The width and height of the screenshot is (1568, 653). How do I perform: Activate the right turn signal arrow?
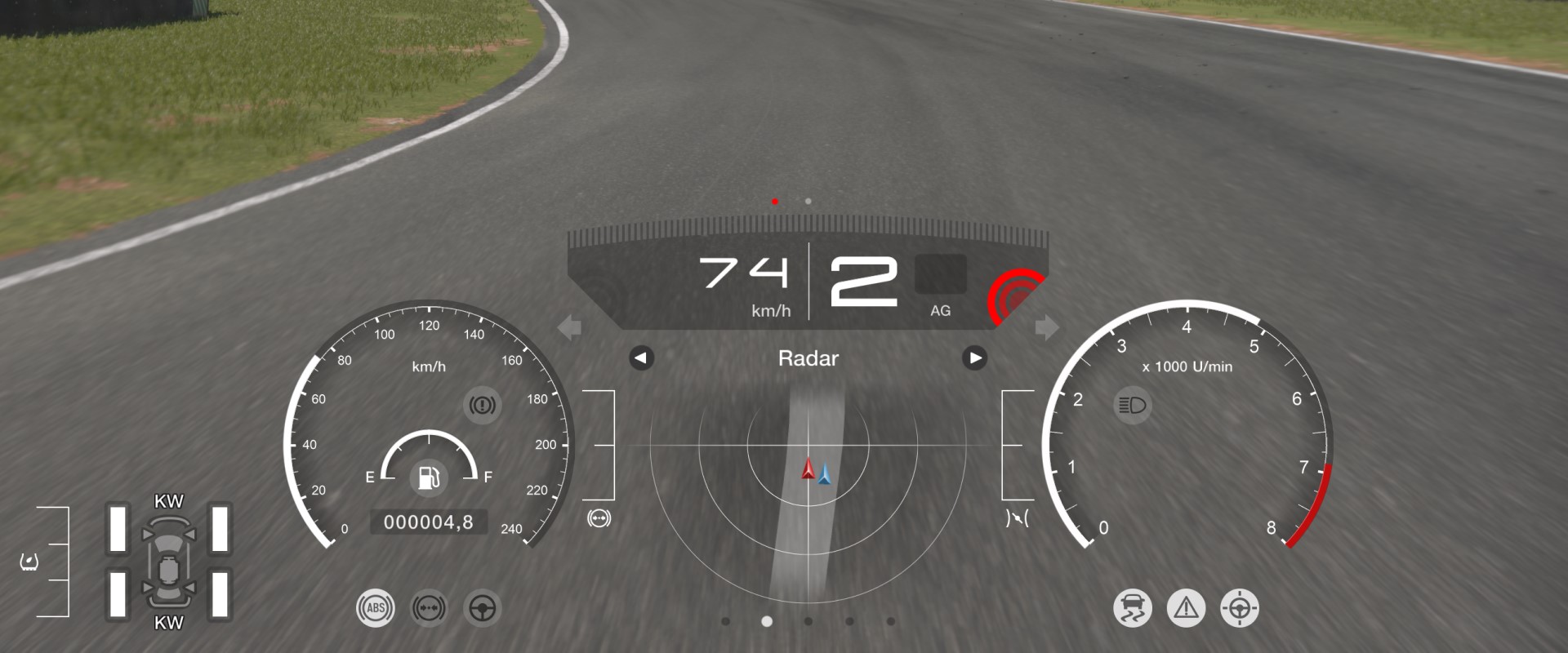[x=1046, y=328]
